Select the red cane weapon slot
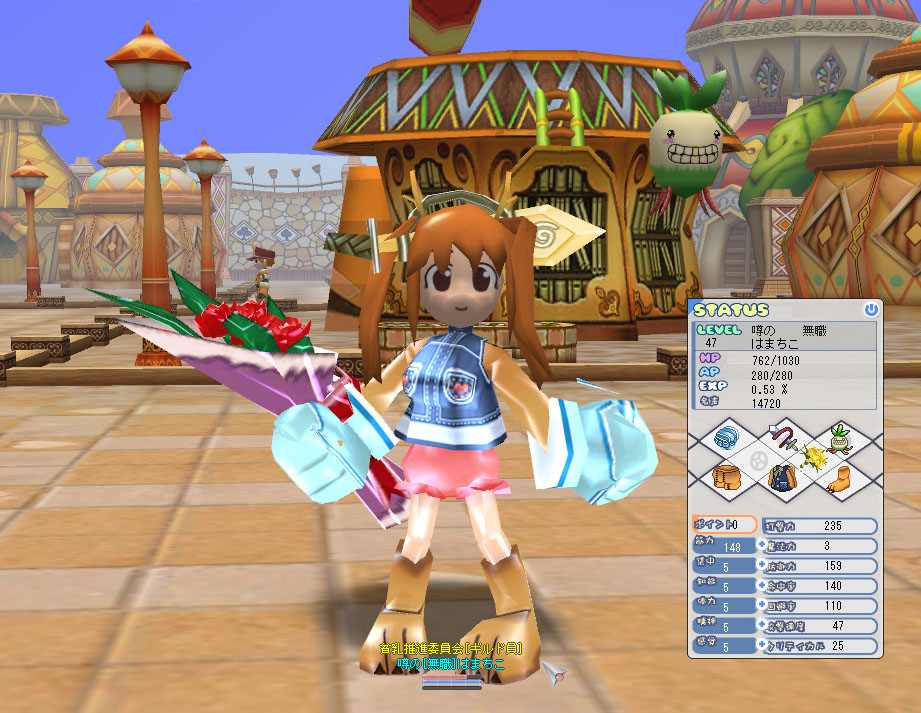921x713 pixels. coord(788,437)
